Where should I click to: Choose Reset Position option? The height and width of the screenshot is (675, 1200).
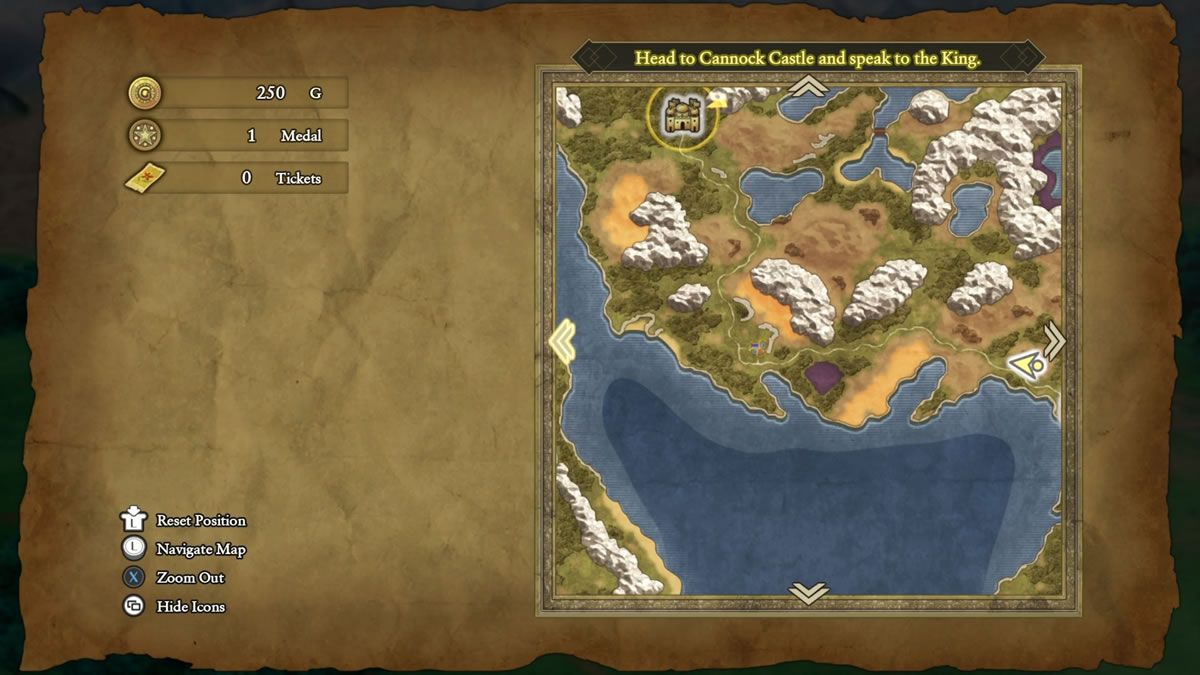coord(200,520)
